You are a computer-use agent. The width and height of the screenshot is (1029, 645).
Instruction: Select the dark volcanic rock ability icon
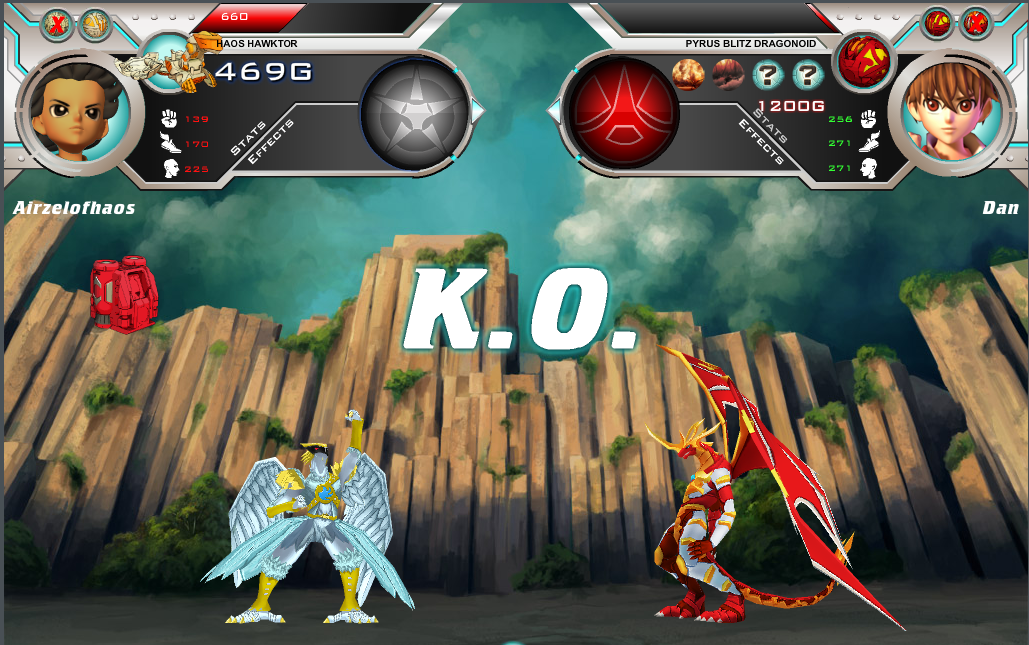[728, 74]
